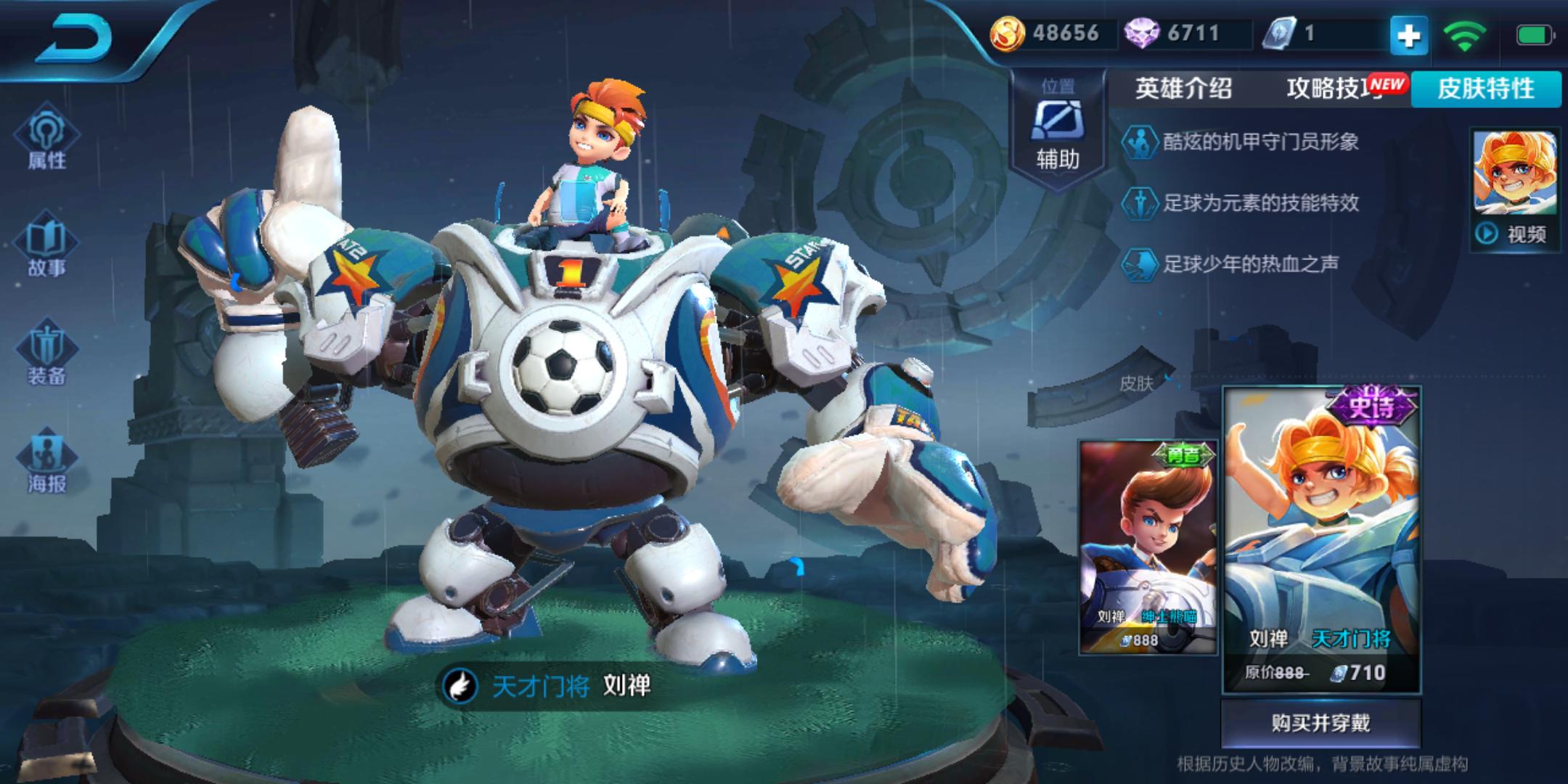Buy and equip with 购买并穿戴
Viewport: 1568px width, 784px height.
pyautogui.click(x=1320, y=723)
